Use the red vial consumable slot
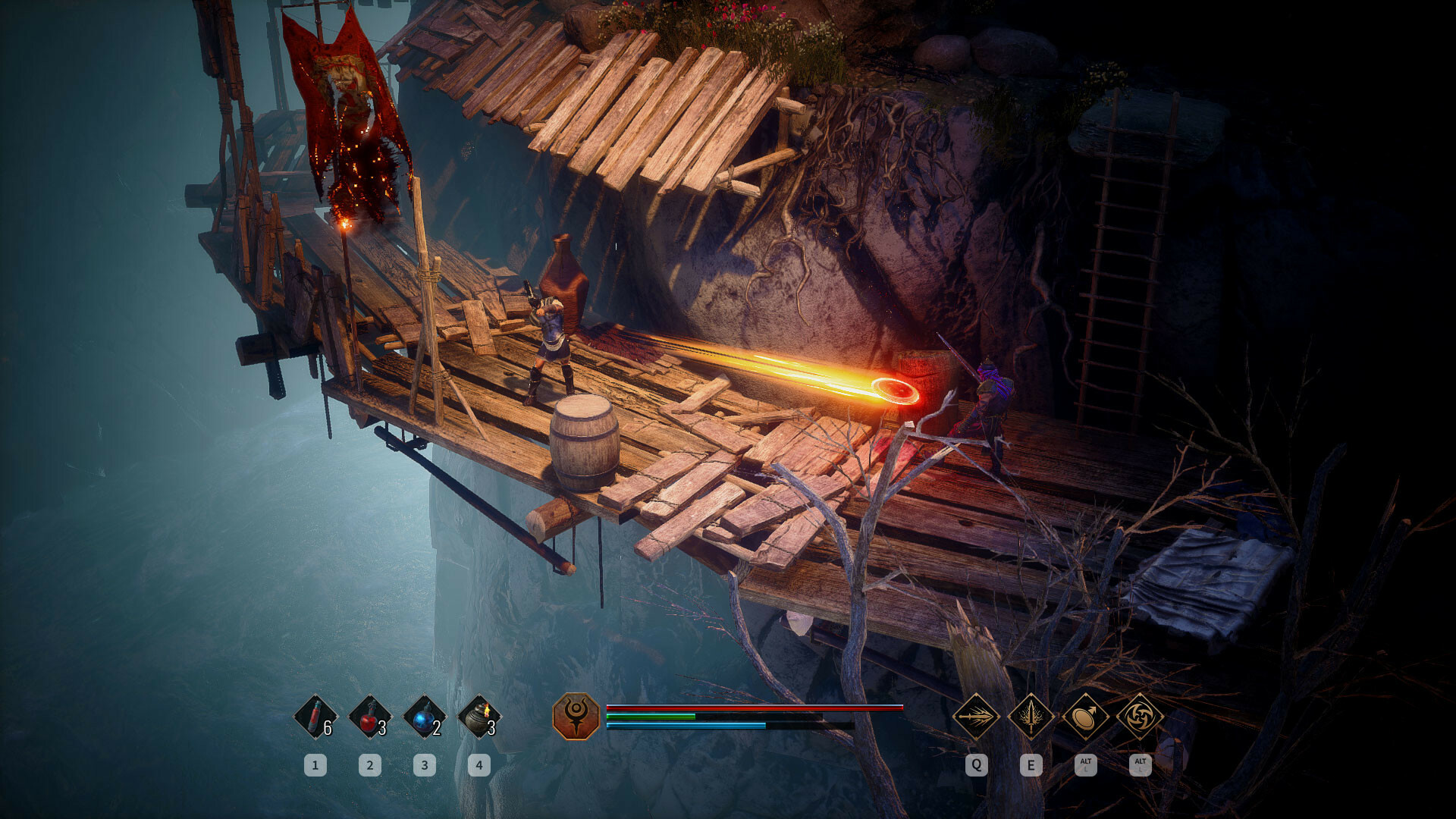Image resolution: width=1456 pixels, height=819 pixels. 315,717
